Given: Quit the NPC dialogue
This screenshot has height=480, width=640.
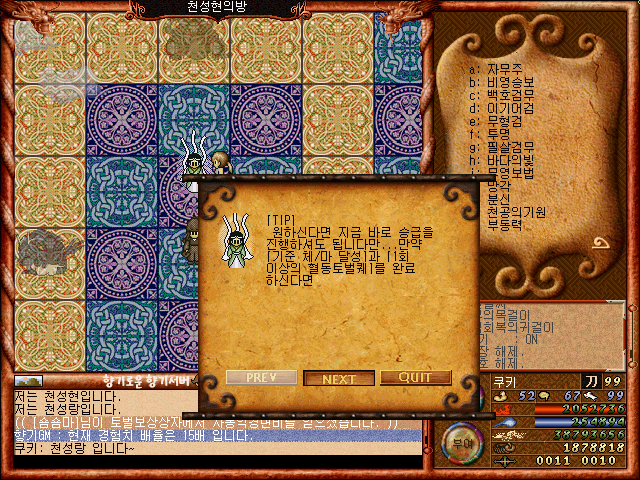Looking at the screenshot, I should coord(417,378).
